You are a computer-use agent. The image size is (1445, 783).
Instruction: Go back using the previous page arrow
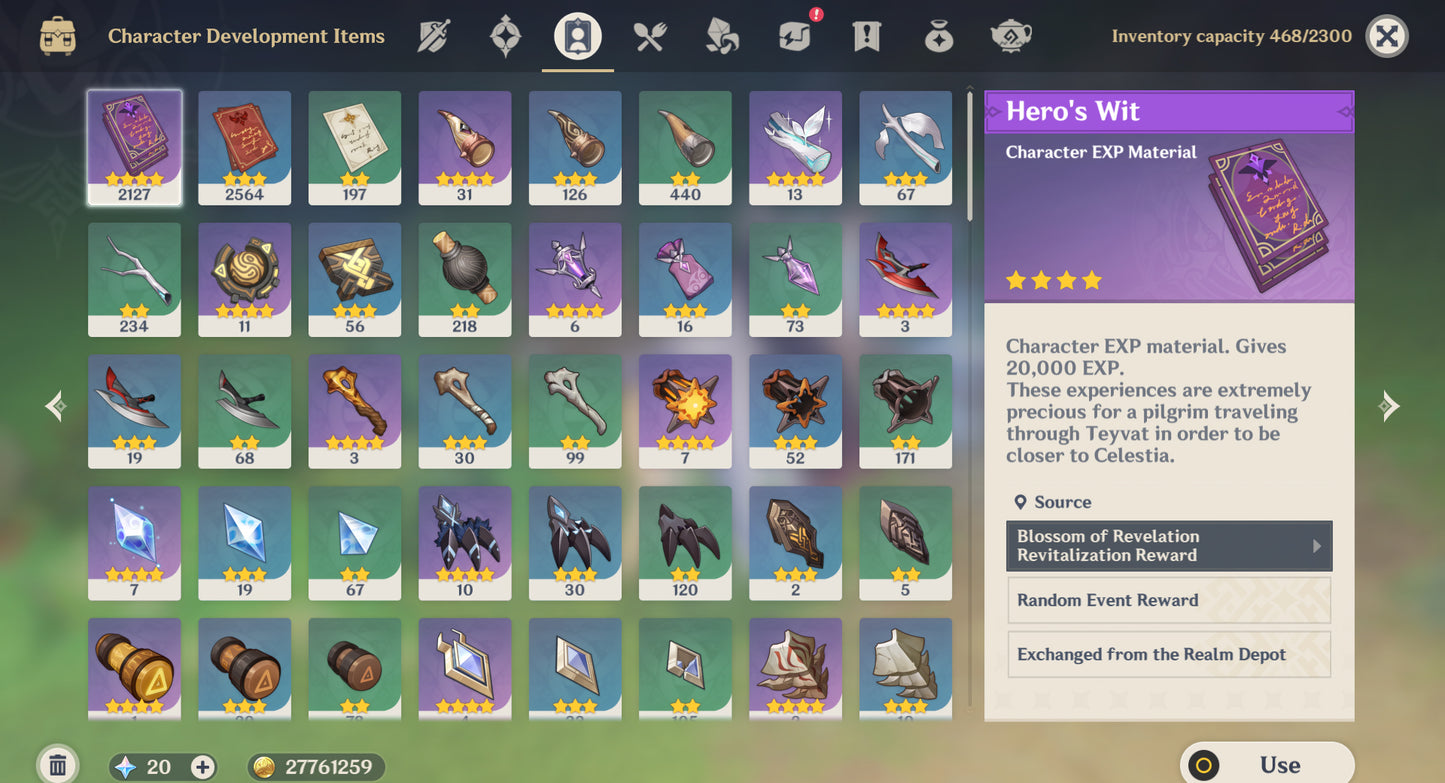[55, 405]
